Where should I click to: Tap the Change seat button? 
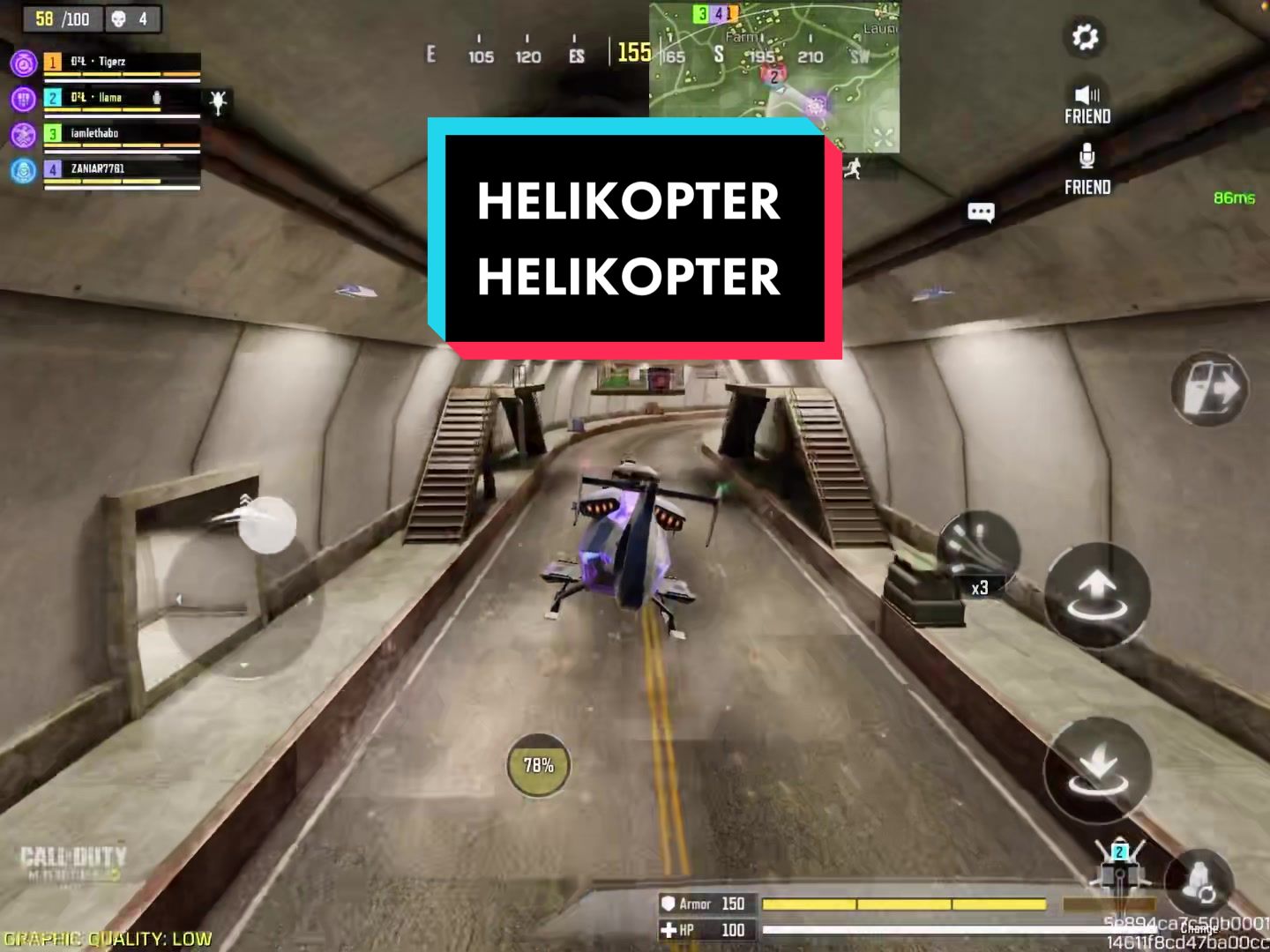(1198, 881)
